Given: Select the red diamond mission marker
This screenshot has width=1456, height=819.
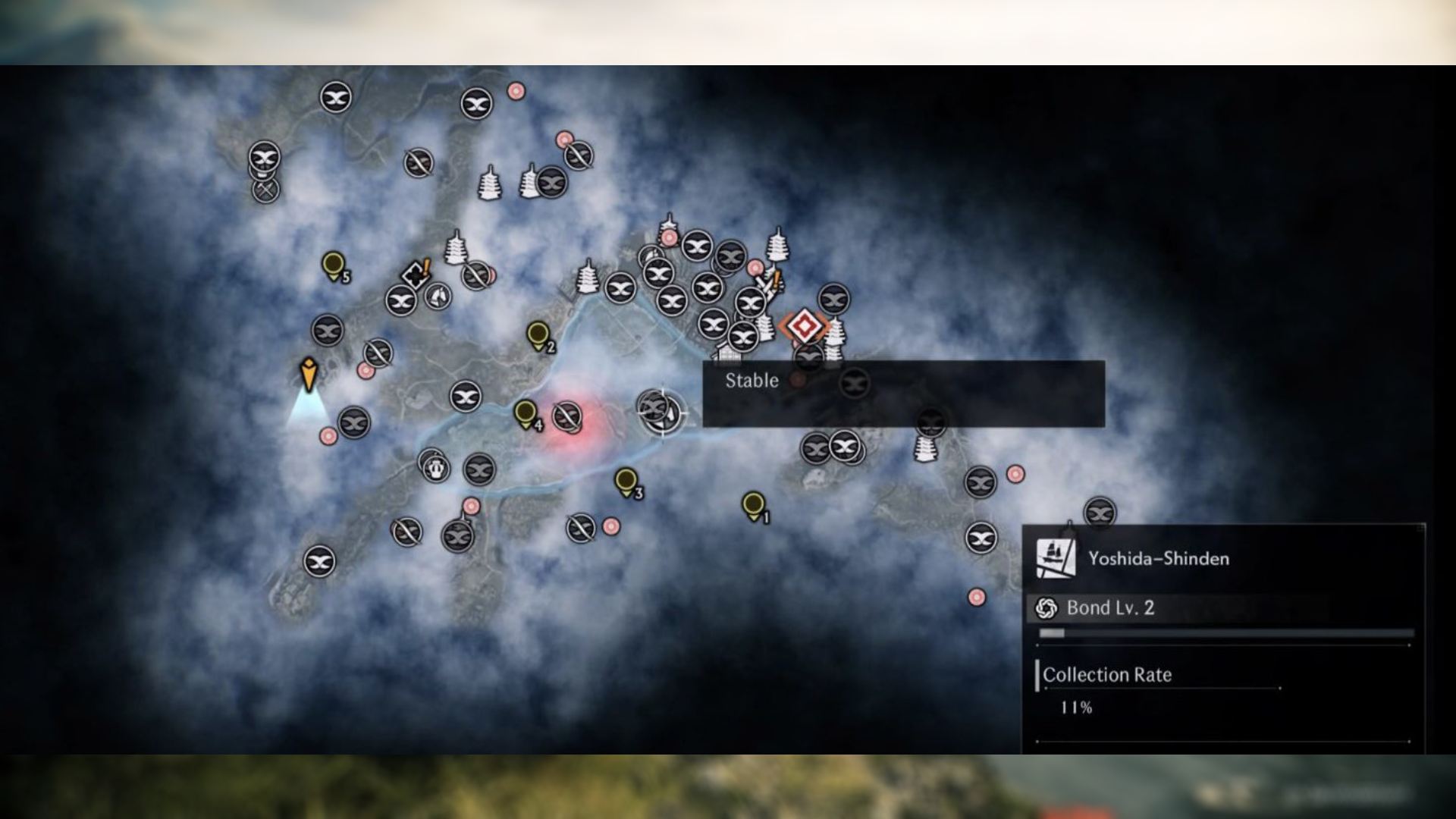Looking at the screenshot, I should coord(805,326).
